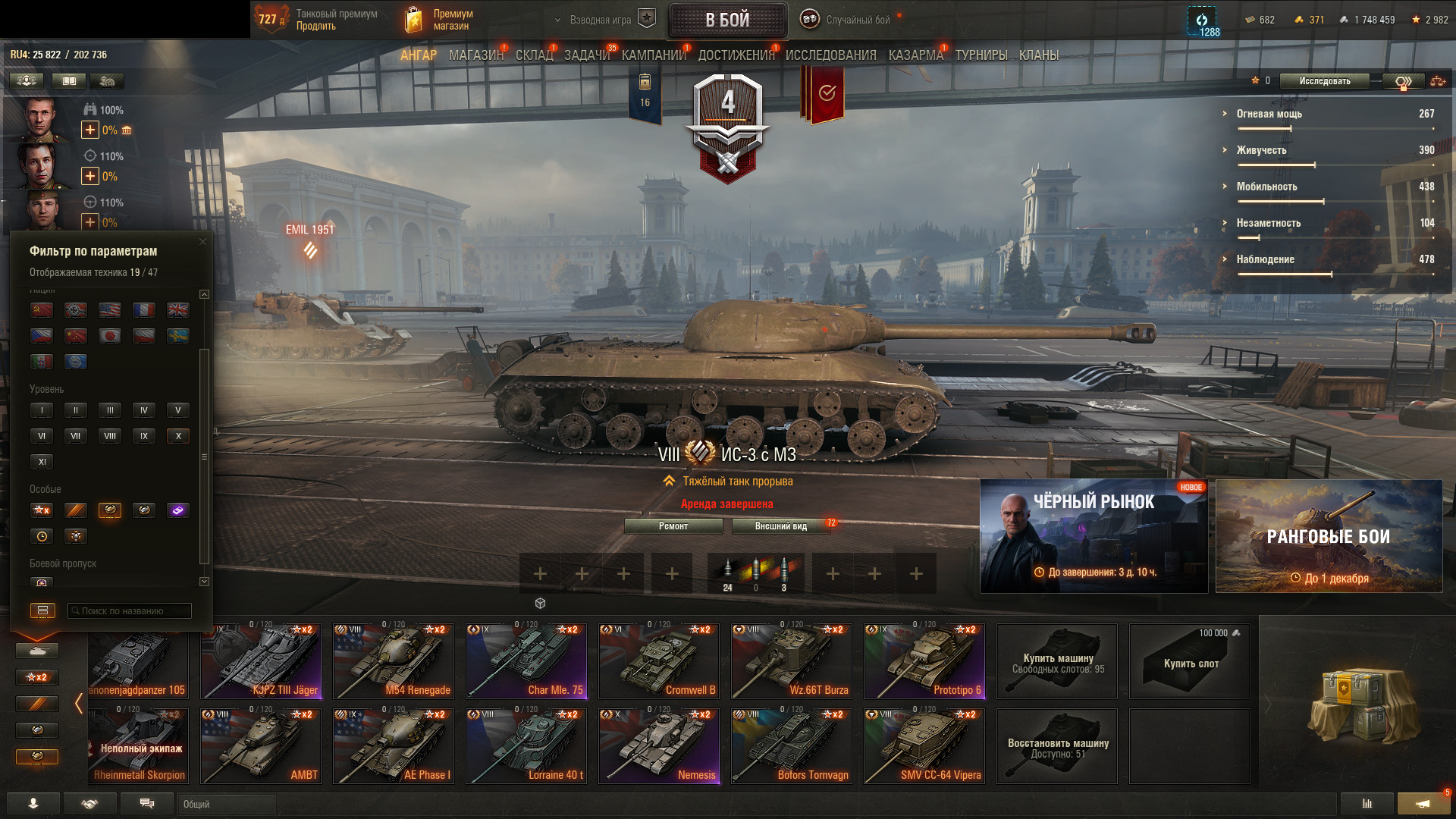The width and height of the screenshot is (1456, 819).
Task: Click the Исследовать button
Action: [x=1324, y=81]
